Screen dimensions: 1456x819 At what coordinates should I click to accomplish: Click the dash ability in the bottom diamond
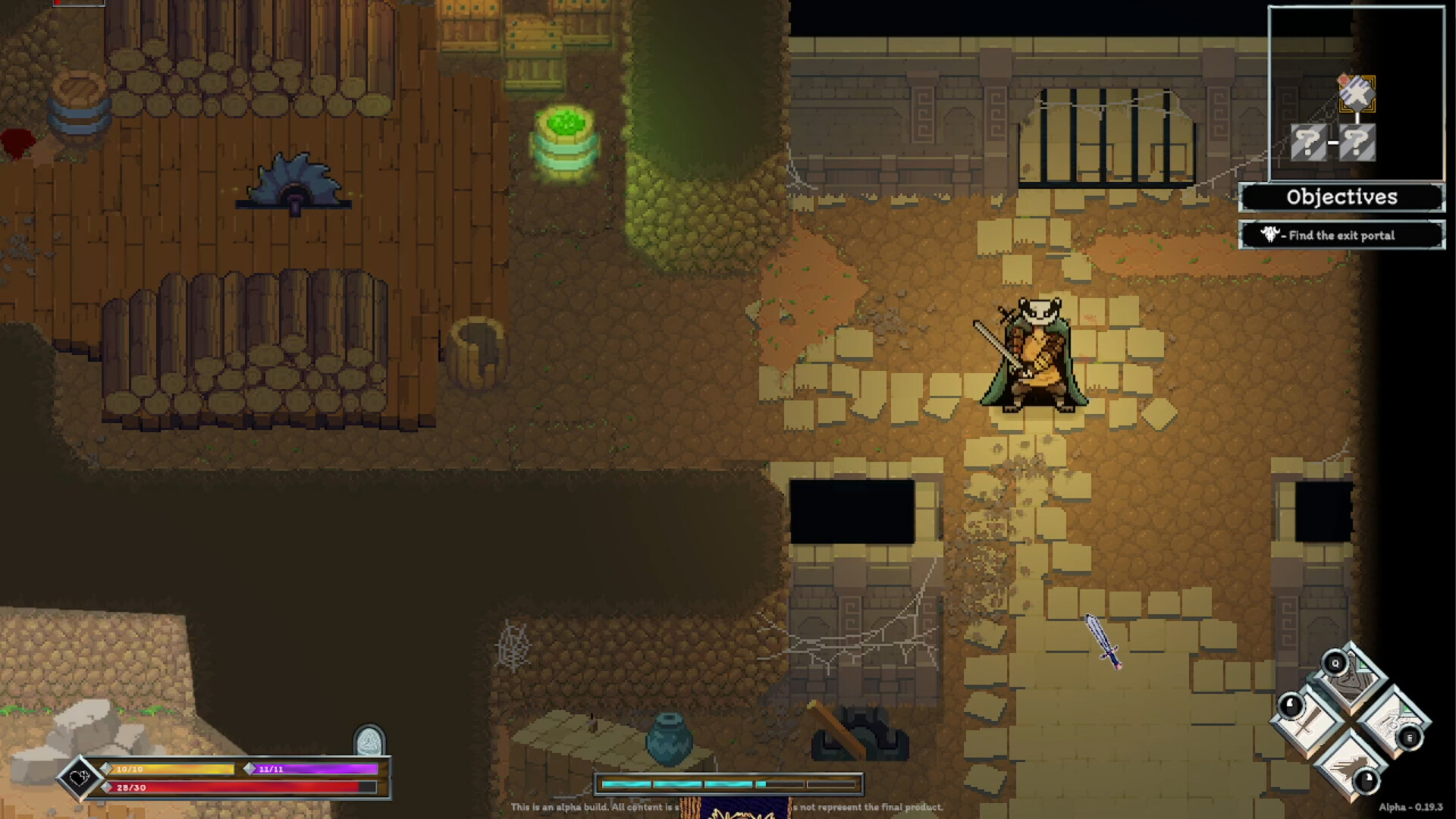[x=1348, y=767]
